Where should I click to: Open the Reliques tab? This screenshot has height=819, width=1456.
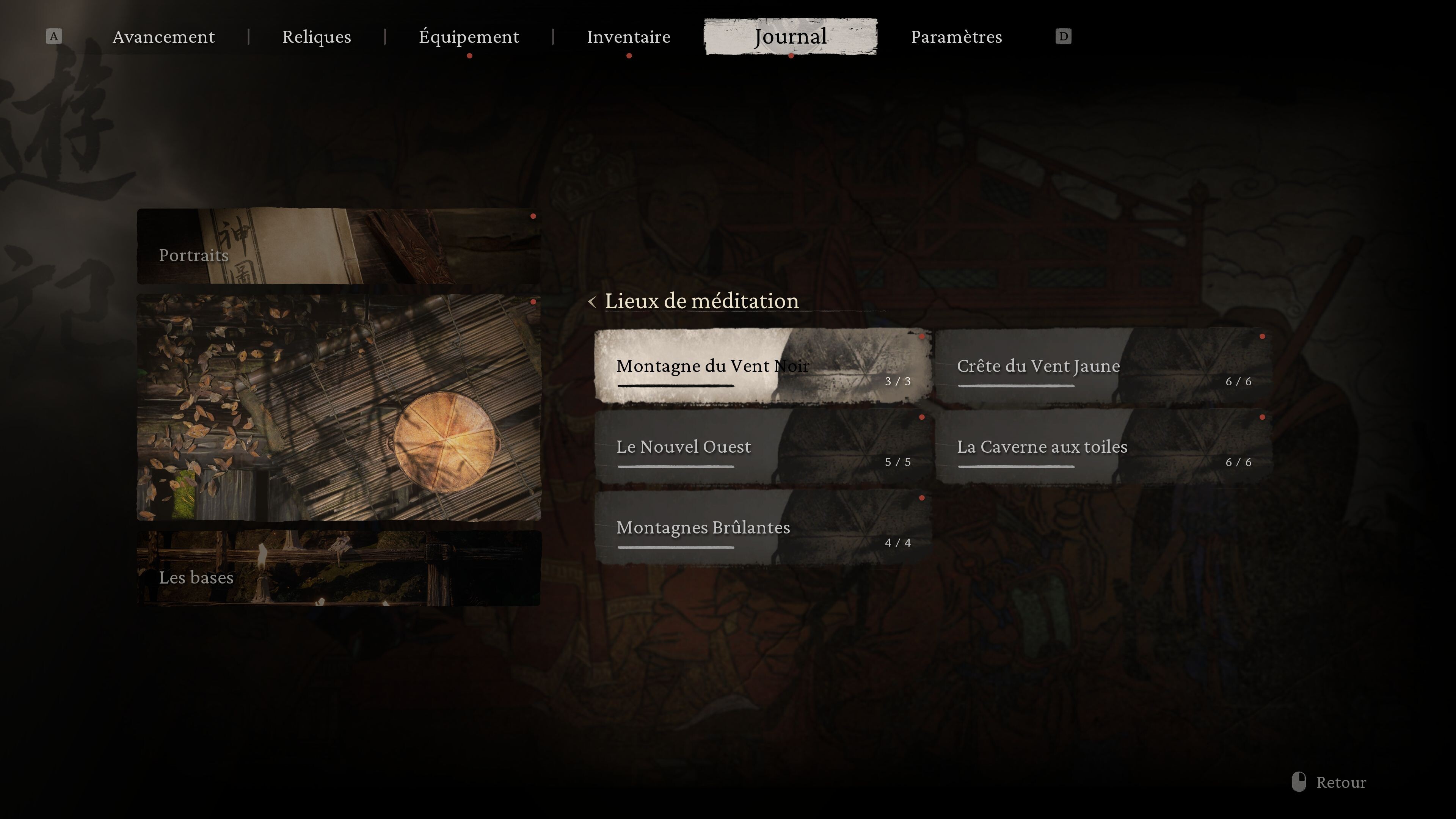tap(317, 37)
